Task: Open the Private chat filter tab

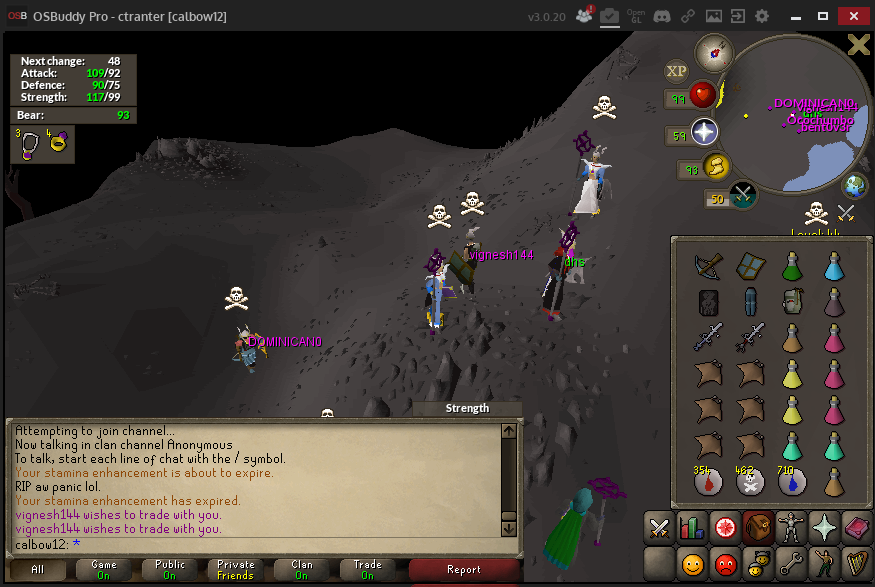Action: coord(235,570)
